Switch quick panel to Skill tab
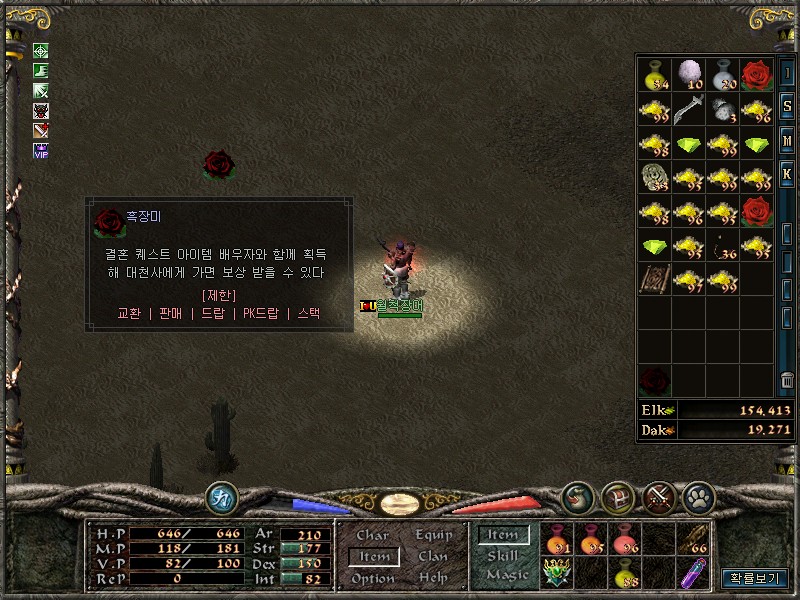The width and height of the screenshot is (800, 600). pyautogui.click(x=503, y=556)
